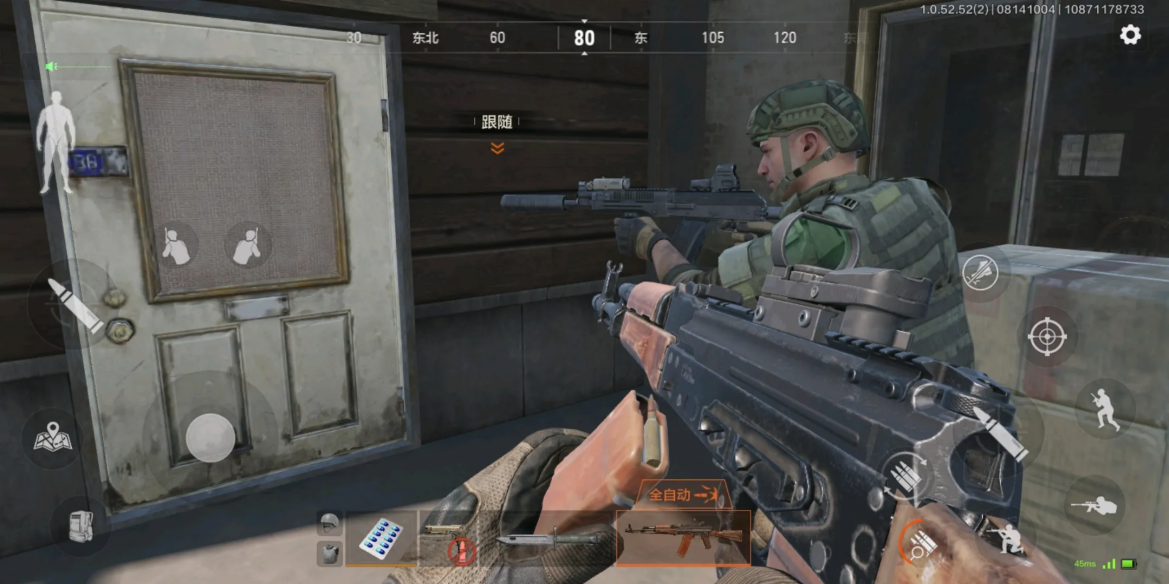Lean left with the peek button
1169x584 pixels.
pyautogui.click(x=176, y=245)
